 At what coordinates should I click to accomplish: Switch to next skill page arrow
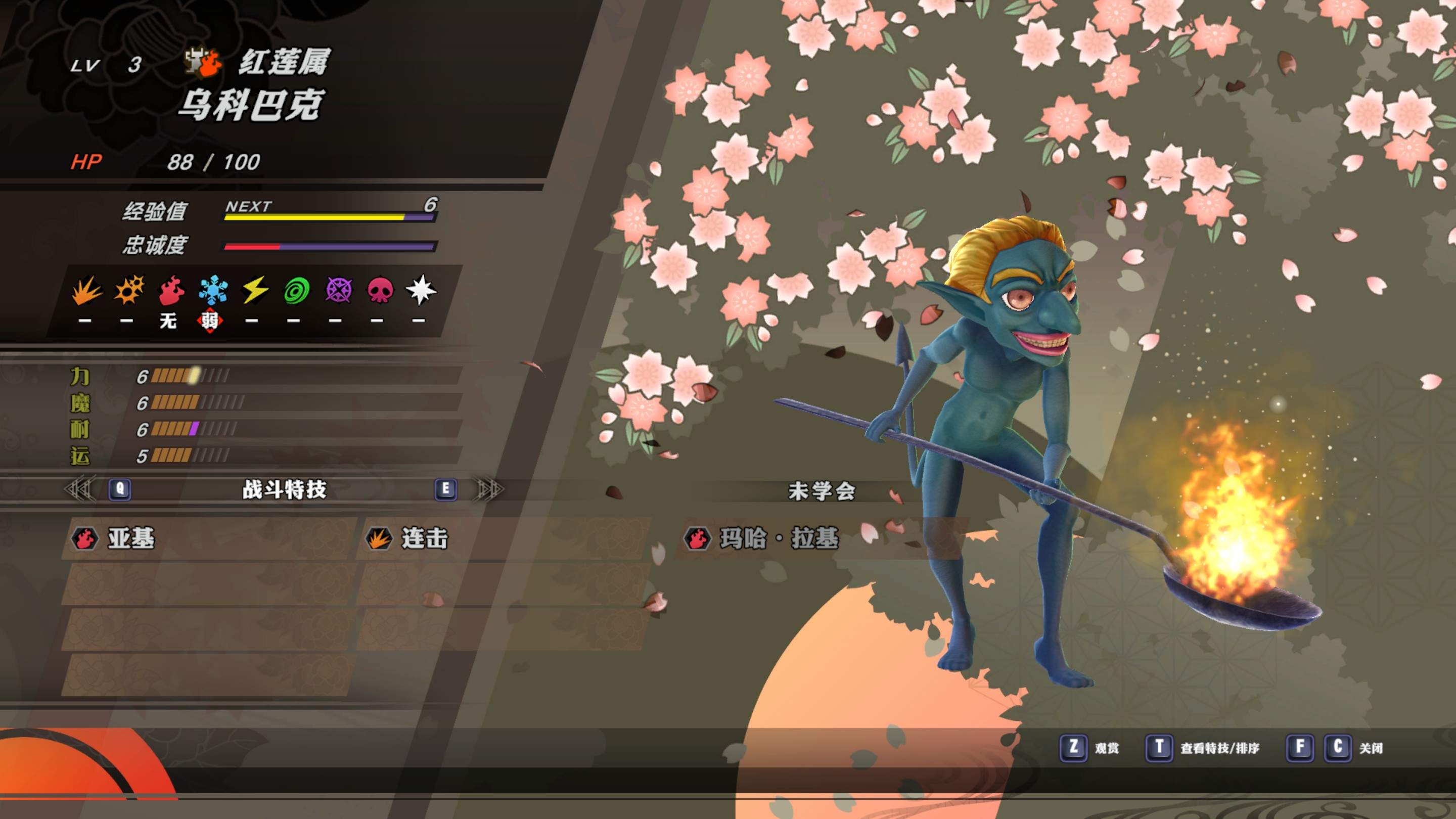tap(489, 489)
